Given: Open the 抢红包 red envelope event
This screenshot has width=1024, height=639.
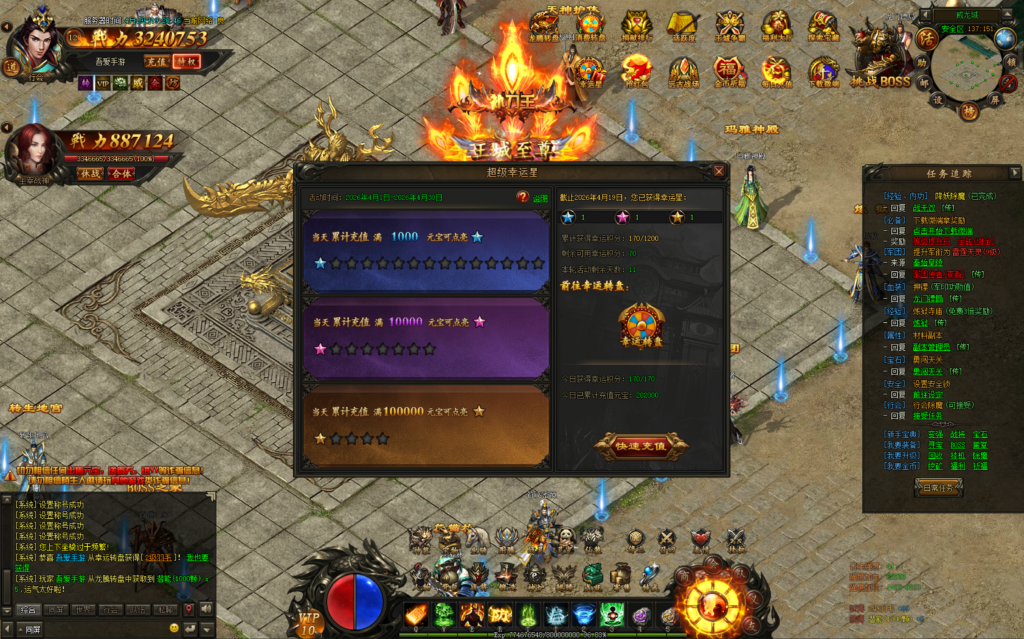Looking at the screenshot, I should tap(635, 70).
